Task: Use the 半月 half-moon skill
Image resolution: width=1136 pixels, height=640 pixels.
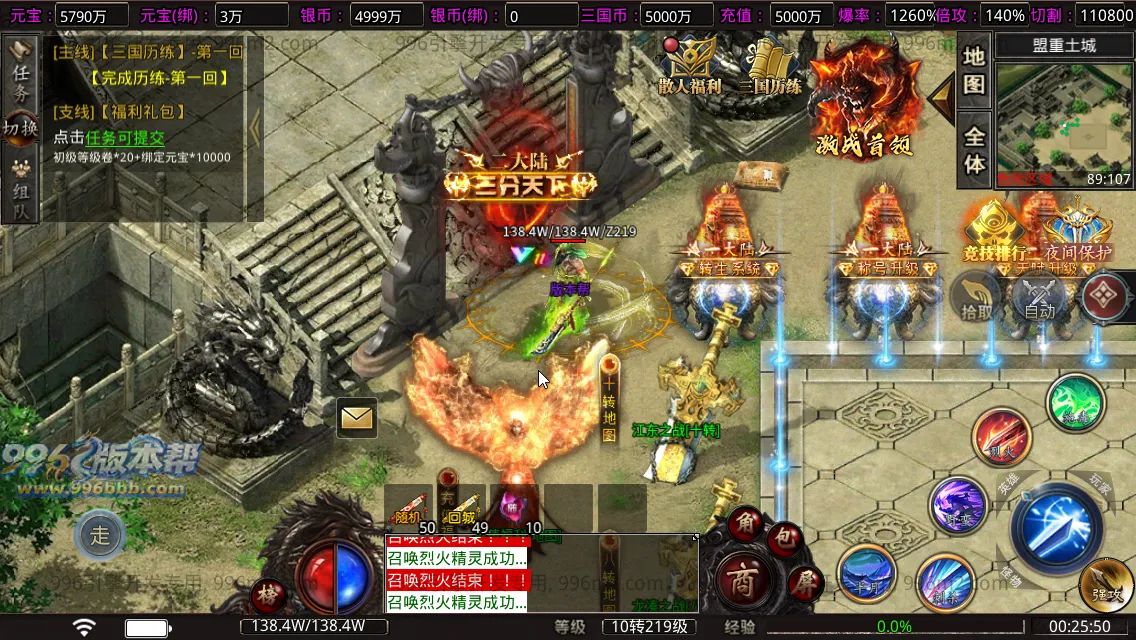Action: [866, 574]
